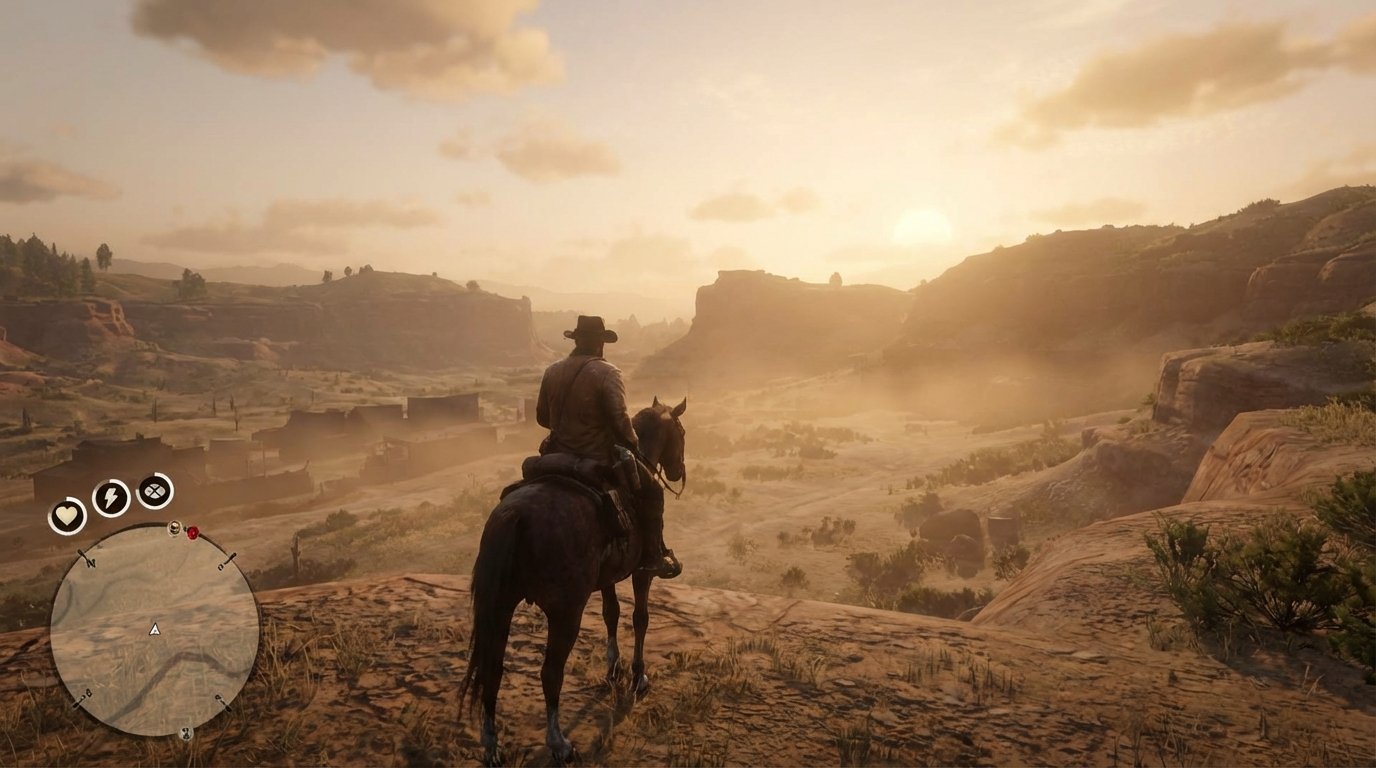1376x768 pixels.
Task: Select the lightning stamina core icon
Action: (x=110, y=497)
